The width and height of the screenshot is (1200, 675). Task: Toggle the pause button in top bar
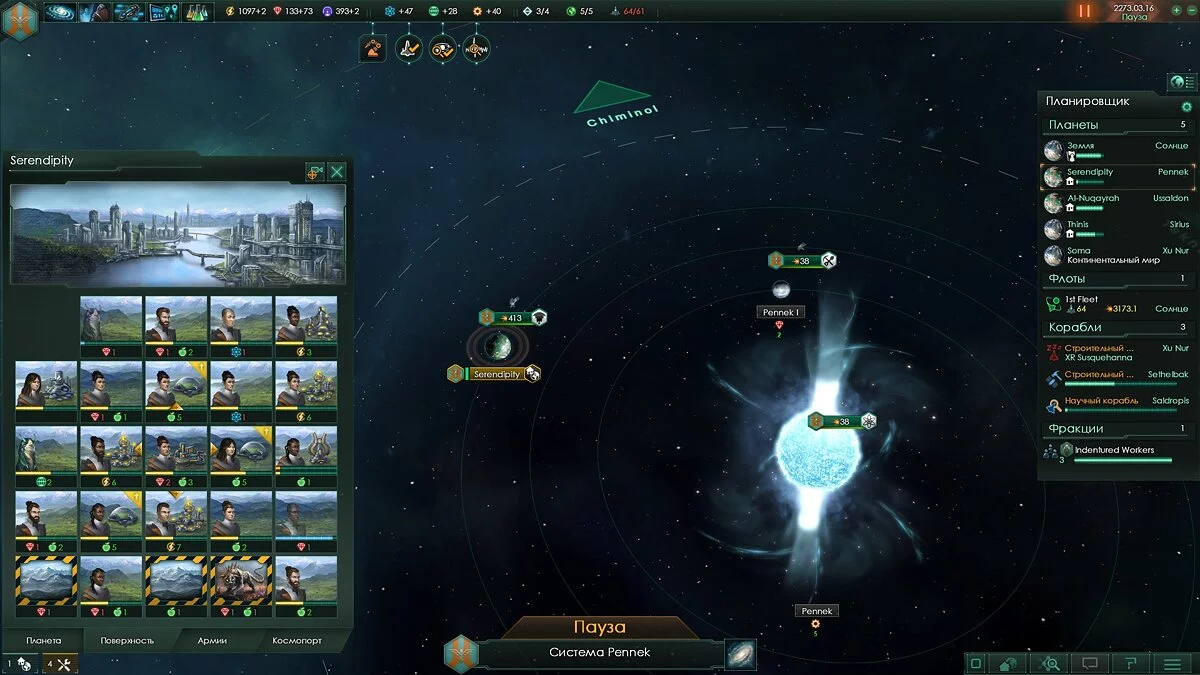point(1084,12)
